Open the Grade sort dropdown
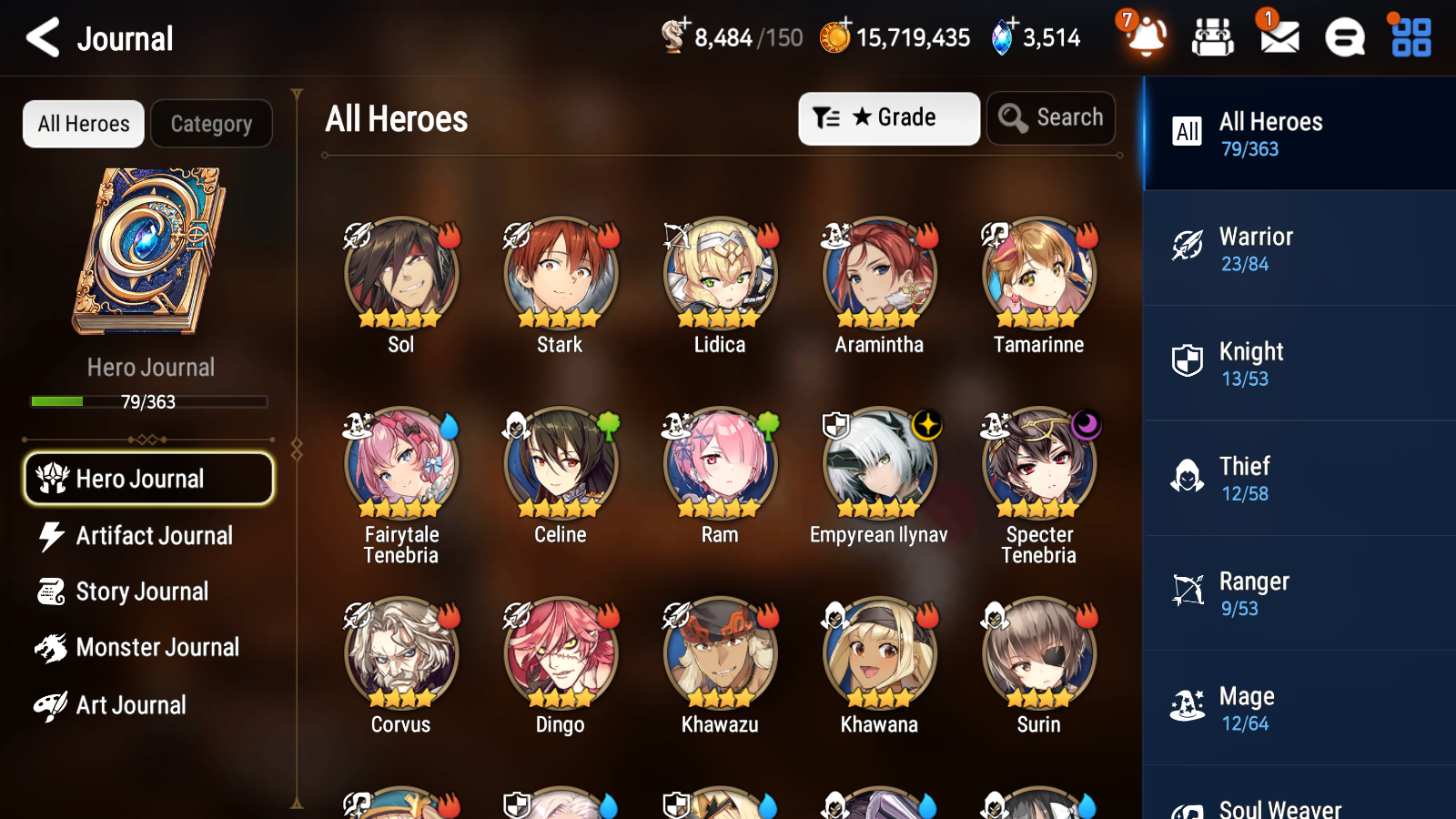1456x819 pixels. (x=888, y=117)
